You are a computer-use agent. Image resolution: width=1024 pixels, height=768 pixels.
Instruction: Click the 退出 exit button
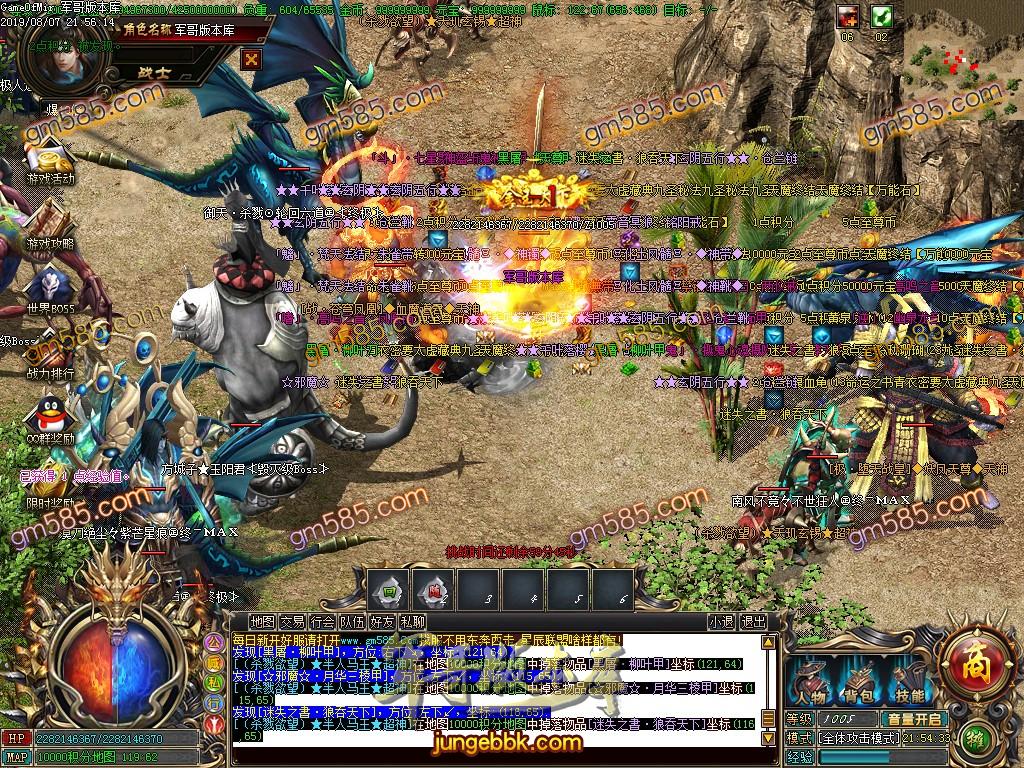[754, 622]
